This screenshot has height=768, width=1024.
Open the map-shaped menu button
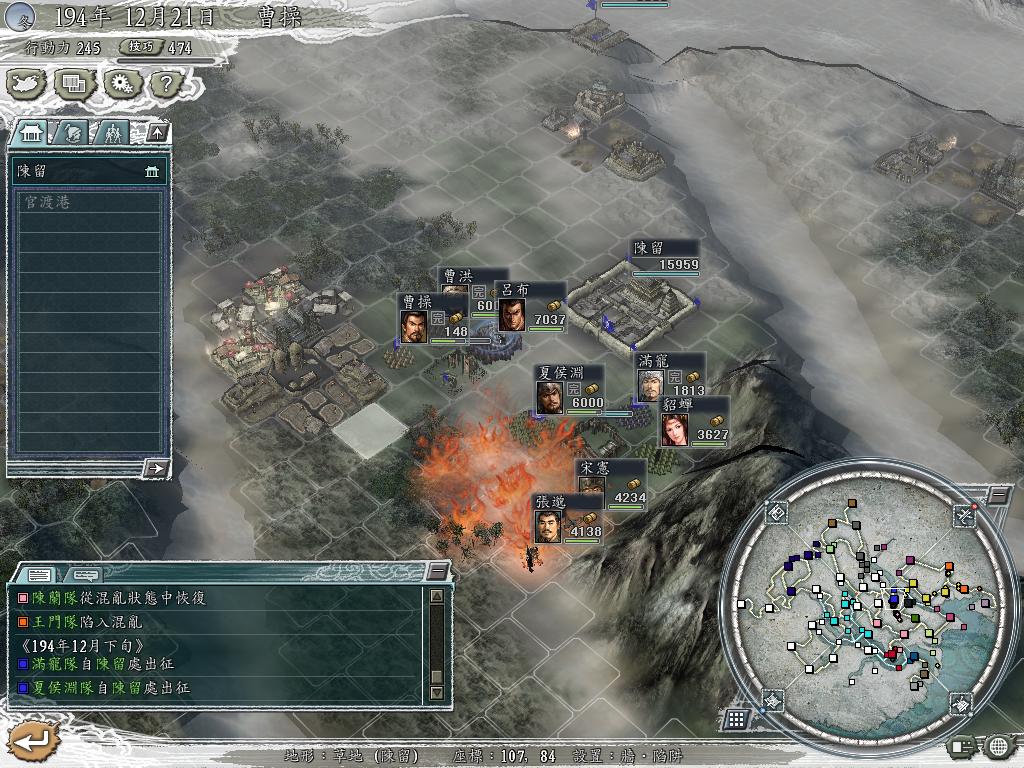(x=26, y=84)
